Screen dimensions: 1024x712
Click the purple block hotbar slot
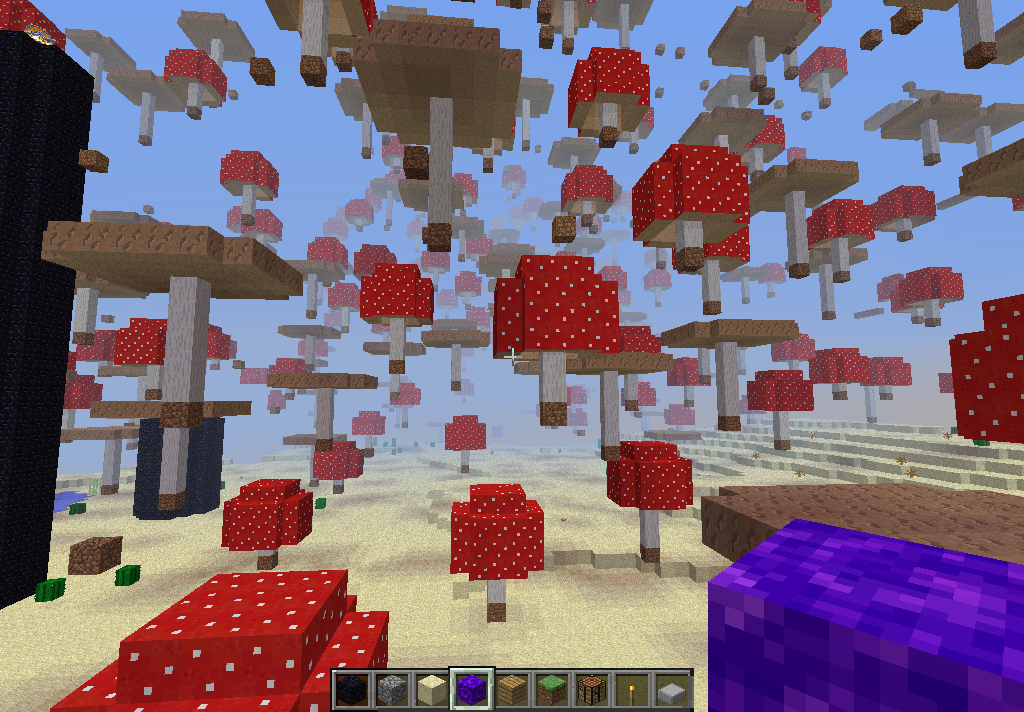pos(471,689)
